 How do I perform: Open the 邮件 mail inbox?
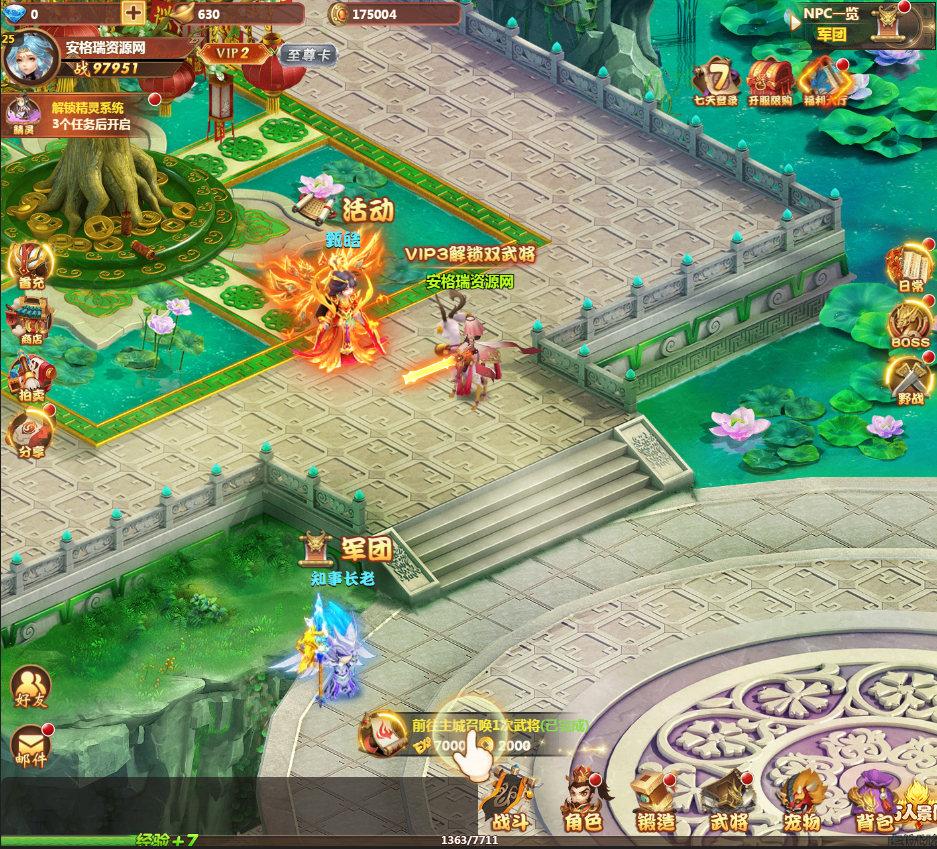pyautogui.click(x=30, y=747)
